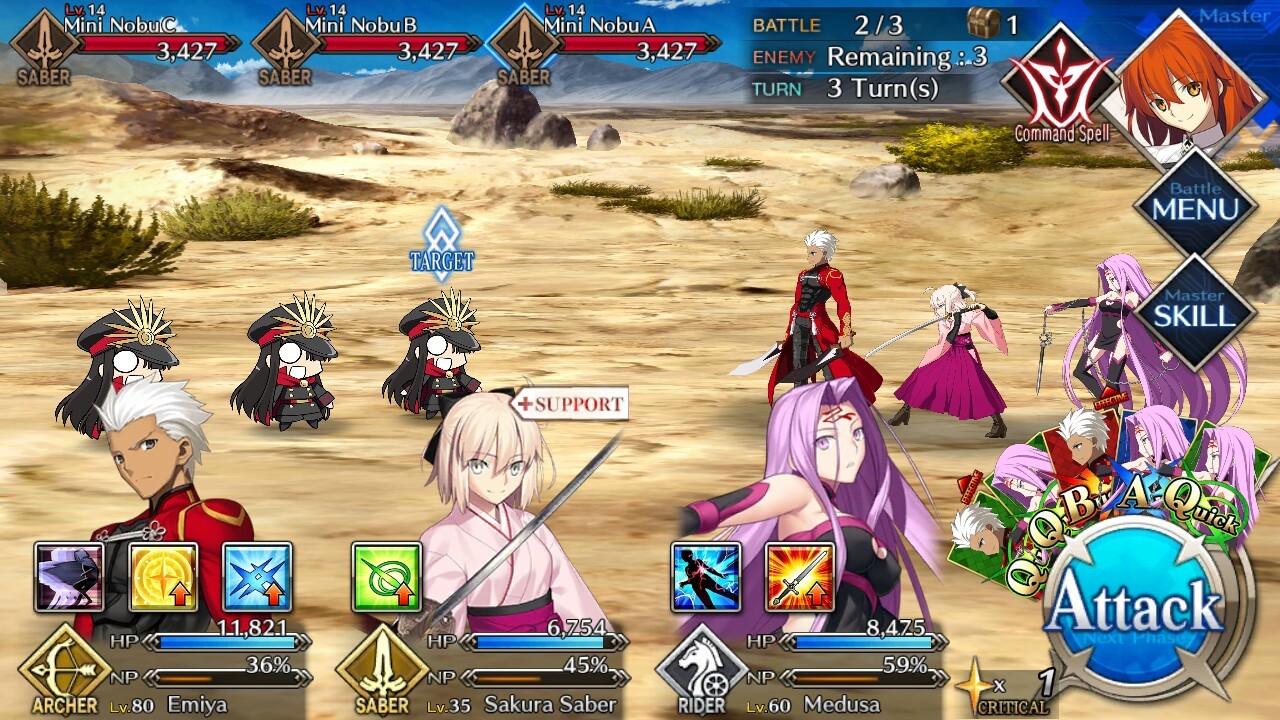The width and height of the screenshot is (1280, 720).
Task: Use Emiya's golden circle buff skill
Action: click(163, 577)
